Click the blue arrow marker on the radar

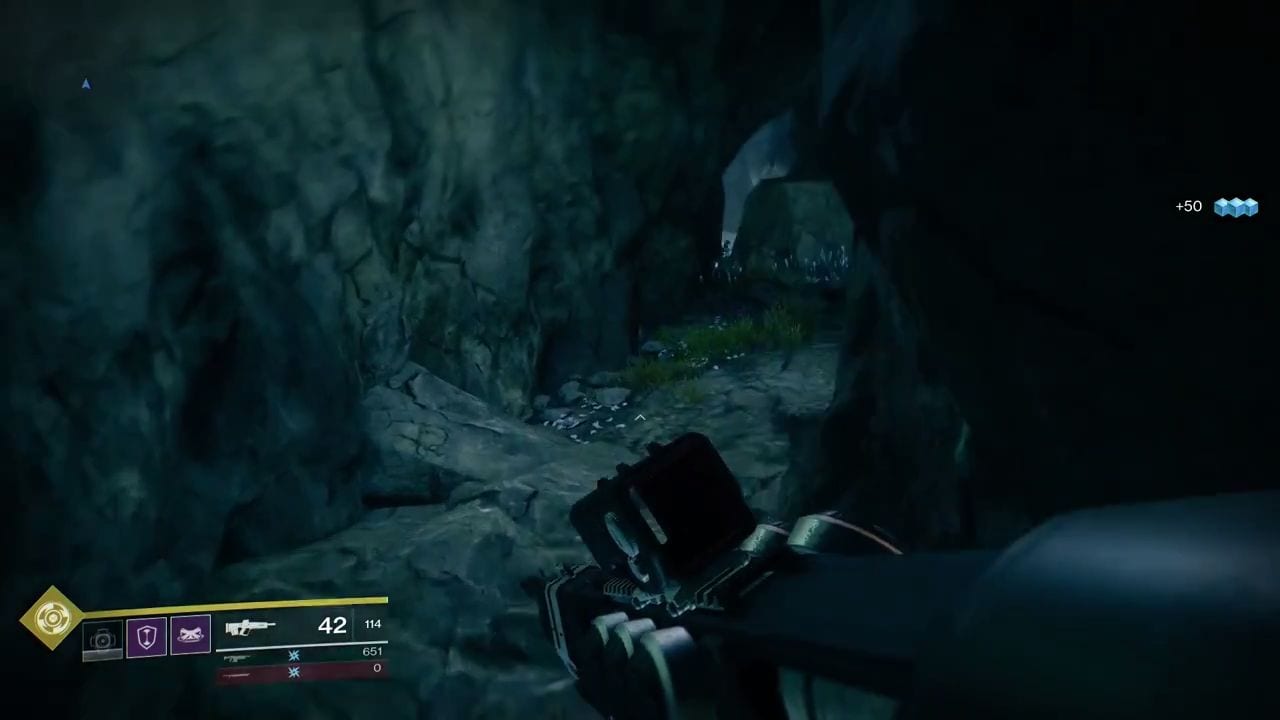click(86, 85)
